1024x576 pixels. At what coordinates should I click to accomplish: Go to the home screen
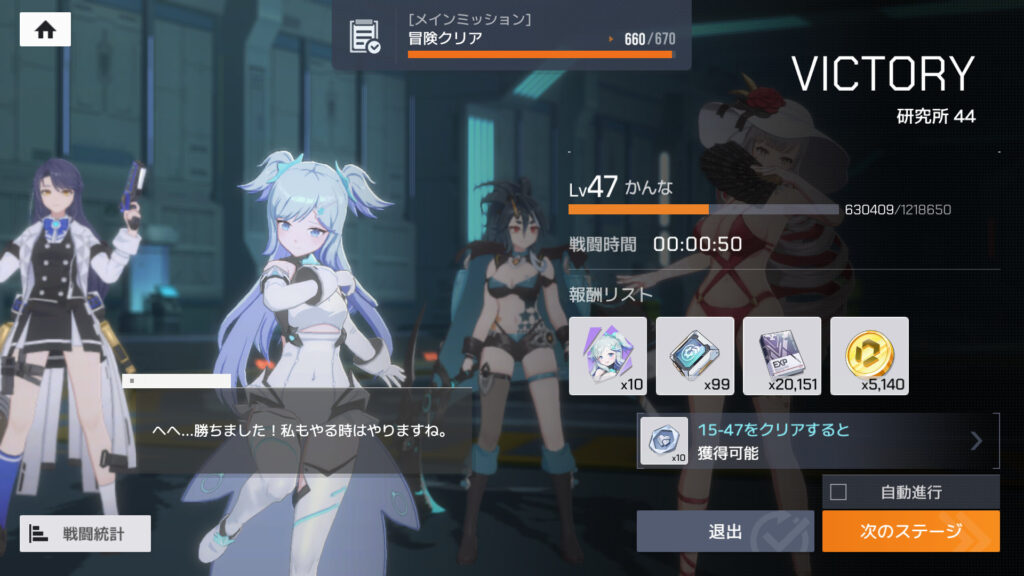[45, 30]
